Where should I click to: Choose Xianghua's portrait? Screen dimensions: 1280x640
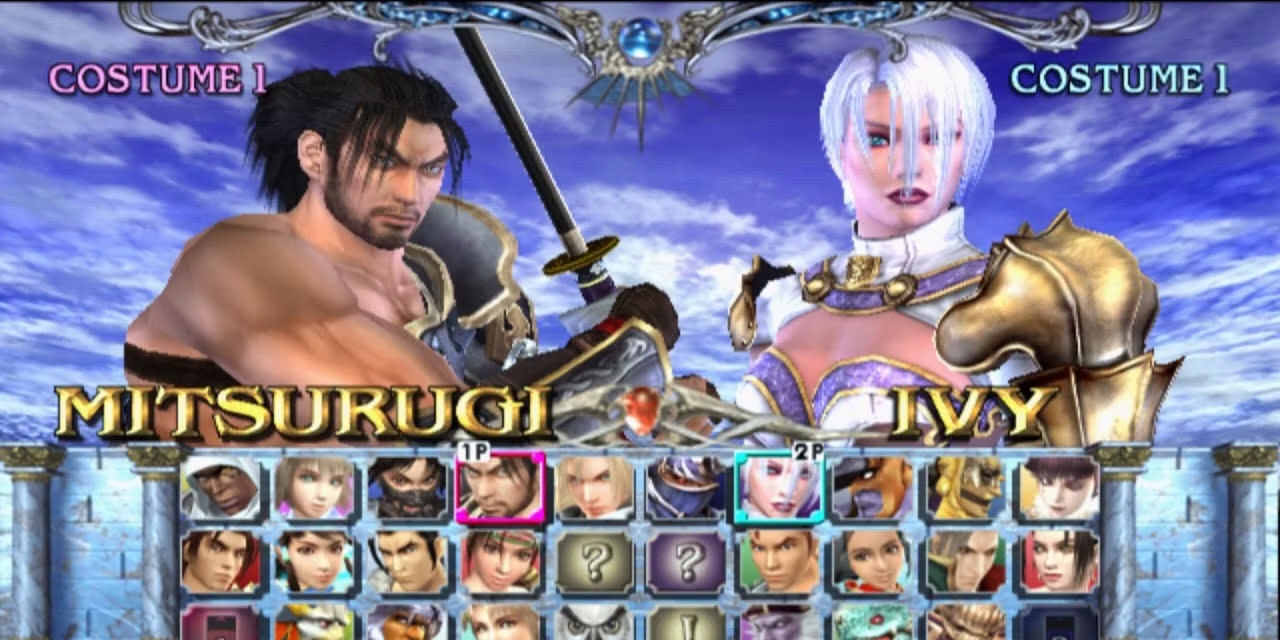pos(314,562)
